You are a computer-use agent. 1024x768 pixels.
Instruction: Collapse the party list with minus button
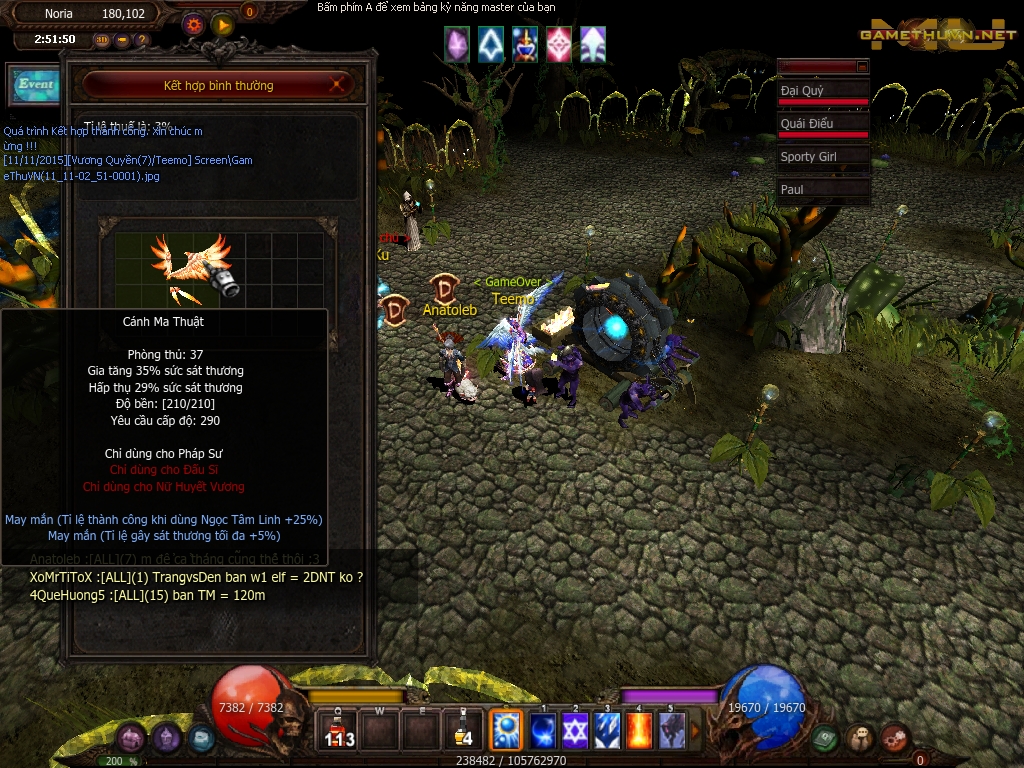click(x=862, y=66)
